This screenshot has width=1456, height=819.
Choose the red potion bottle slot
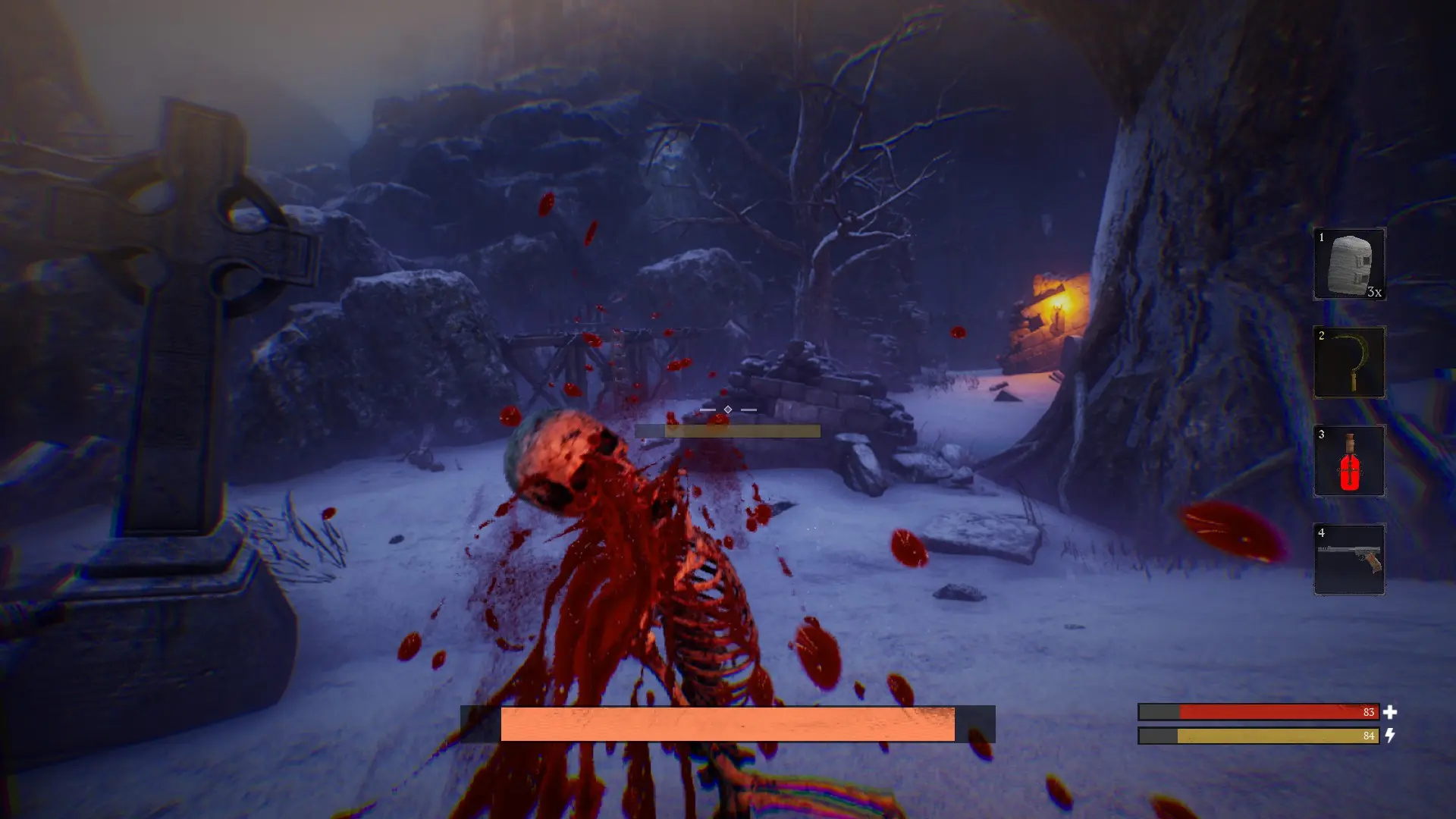(x=1349, y=461)
